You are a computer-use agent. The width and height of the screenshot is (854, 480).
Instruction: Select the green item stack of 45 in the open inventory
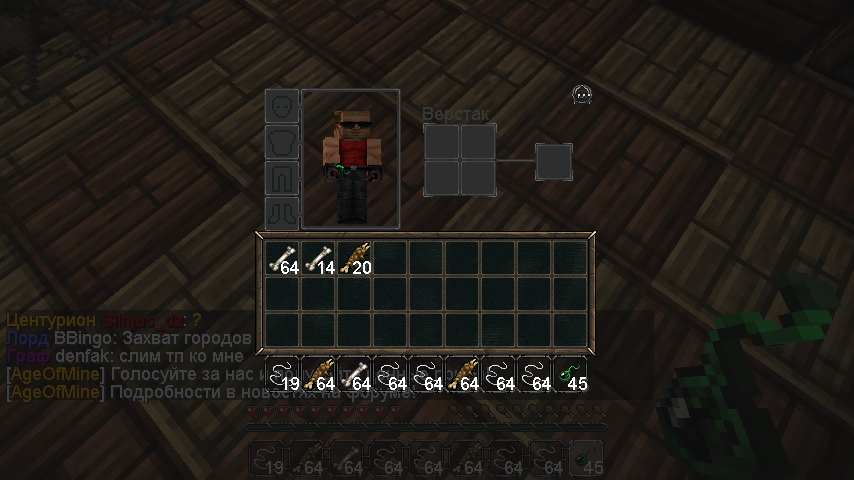pyautogui.click(x=571, y=374)
